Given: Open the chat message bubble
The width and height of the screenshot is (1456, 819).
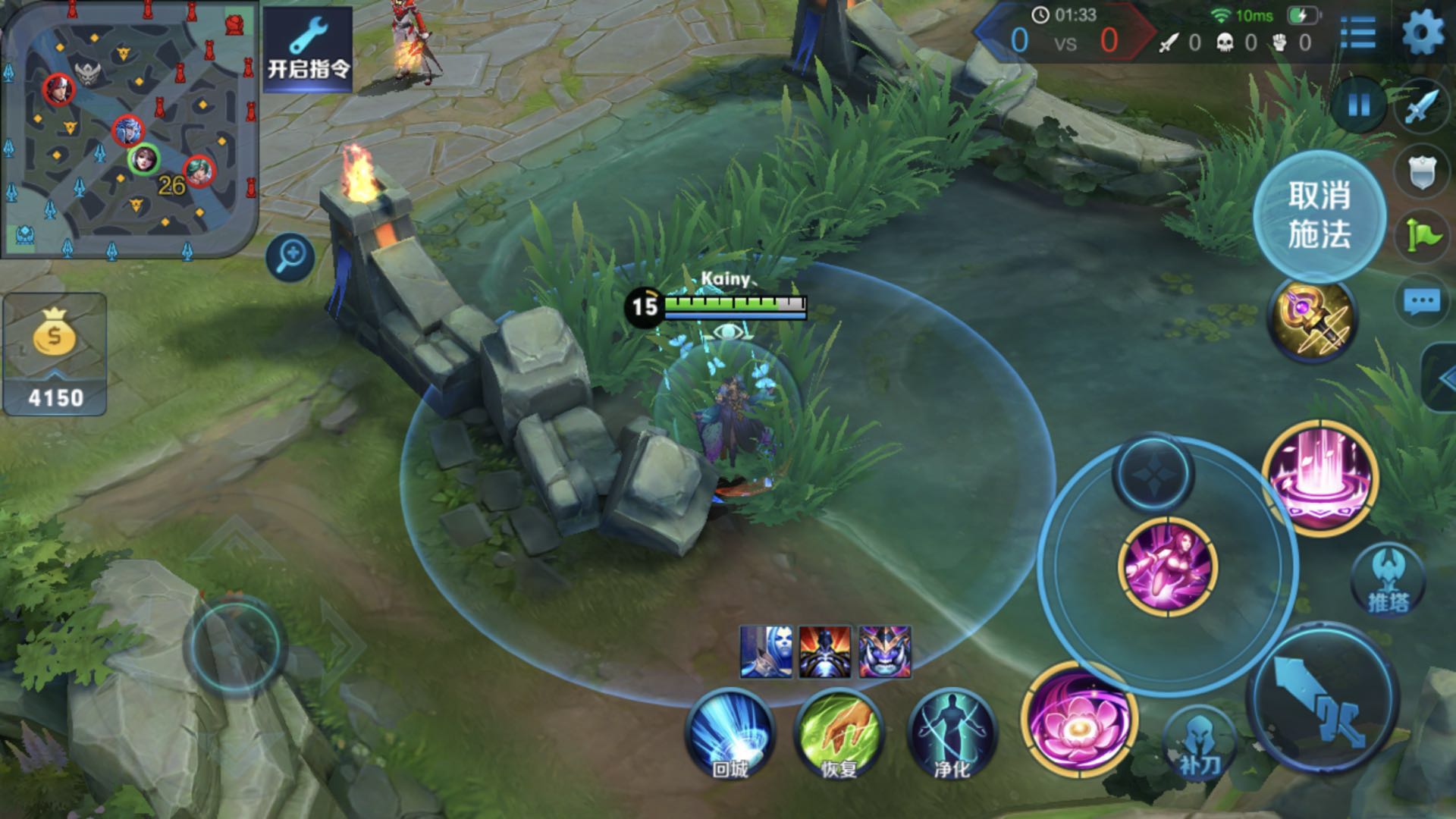Looking at the screenshot, I should [x=1422, y=303].
